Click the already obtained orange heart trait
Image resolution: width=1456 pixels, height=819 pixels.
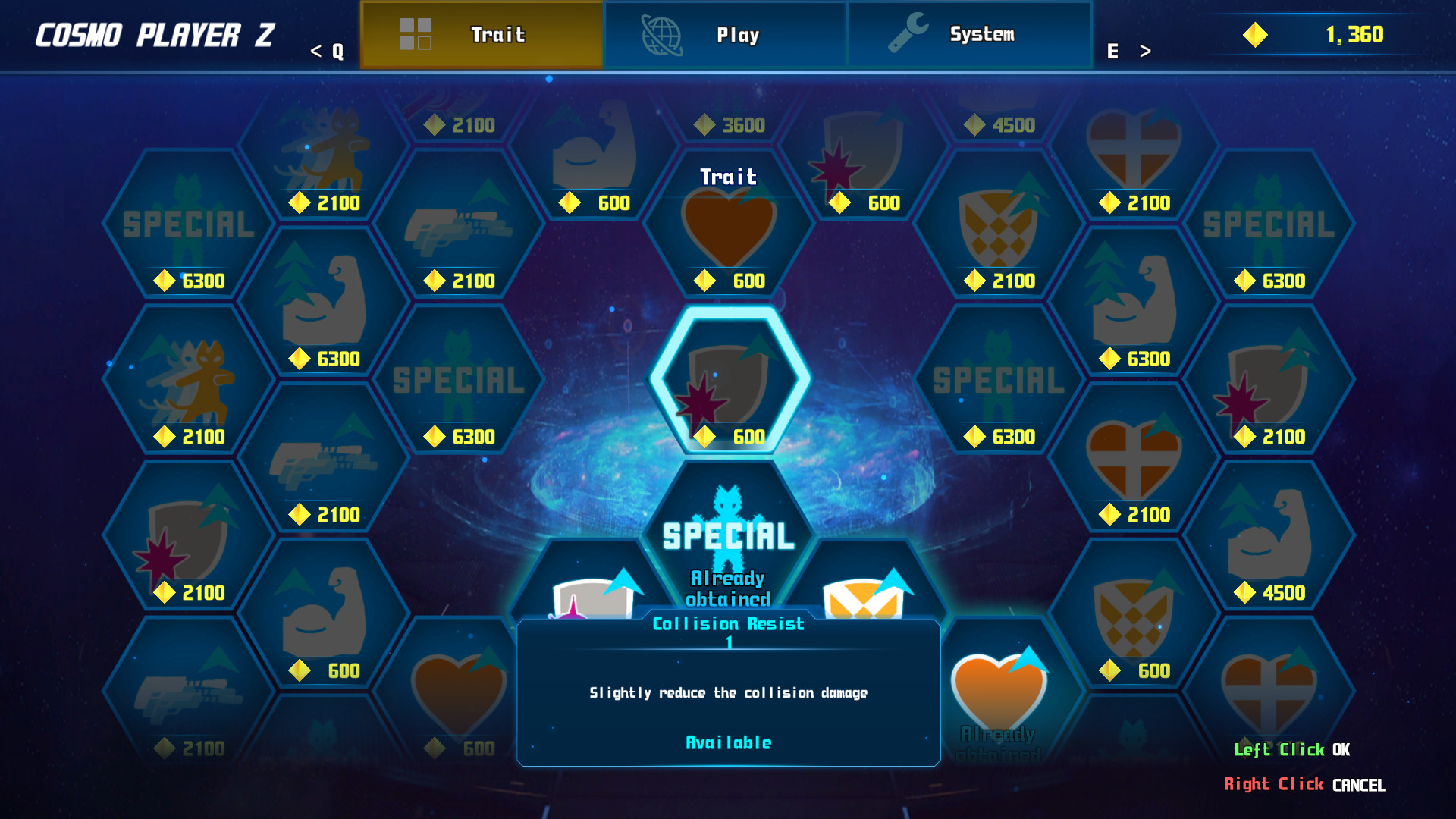(998, 690)
